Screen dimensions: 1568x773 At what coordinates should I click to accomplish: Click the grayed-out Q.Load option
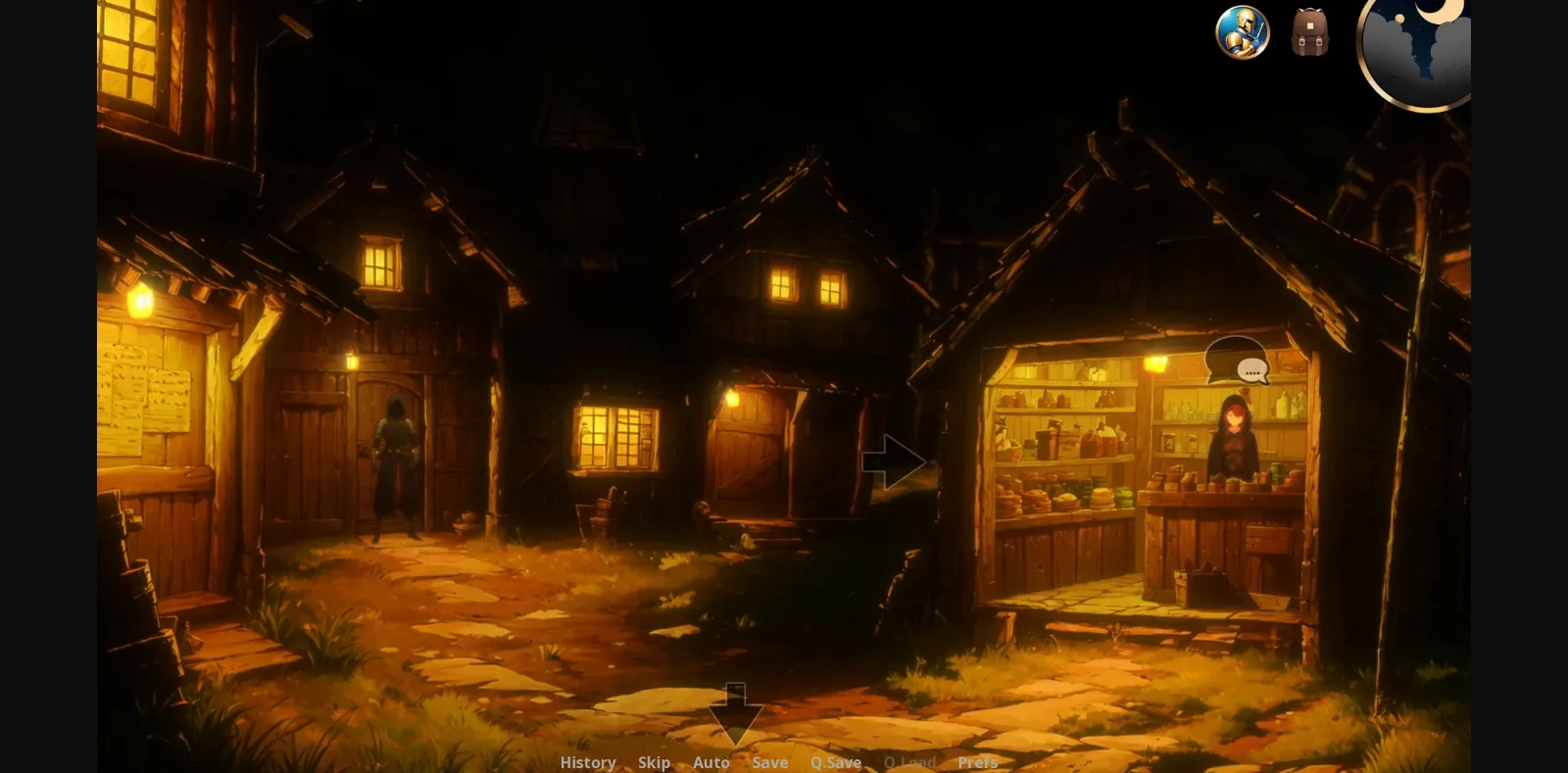[x=910, y=761]
